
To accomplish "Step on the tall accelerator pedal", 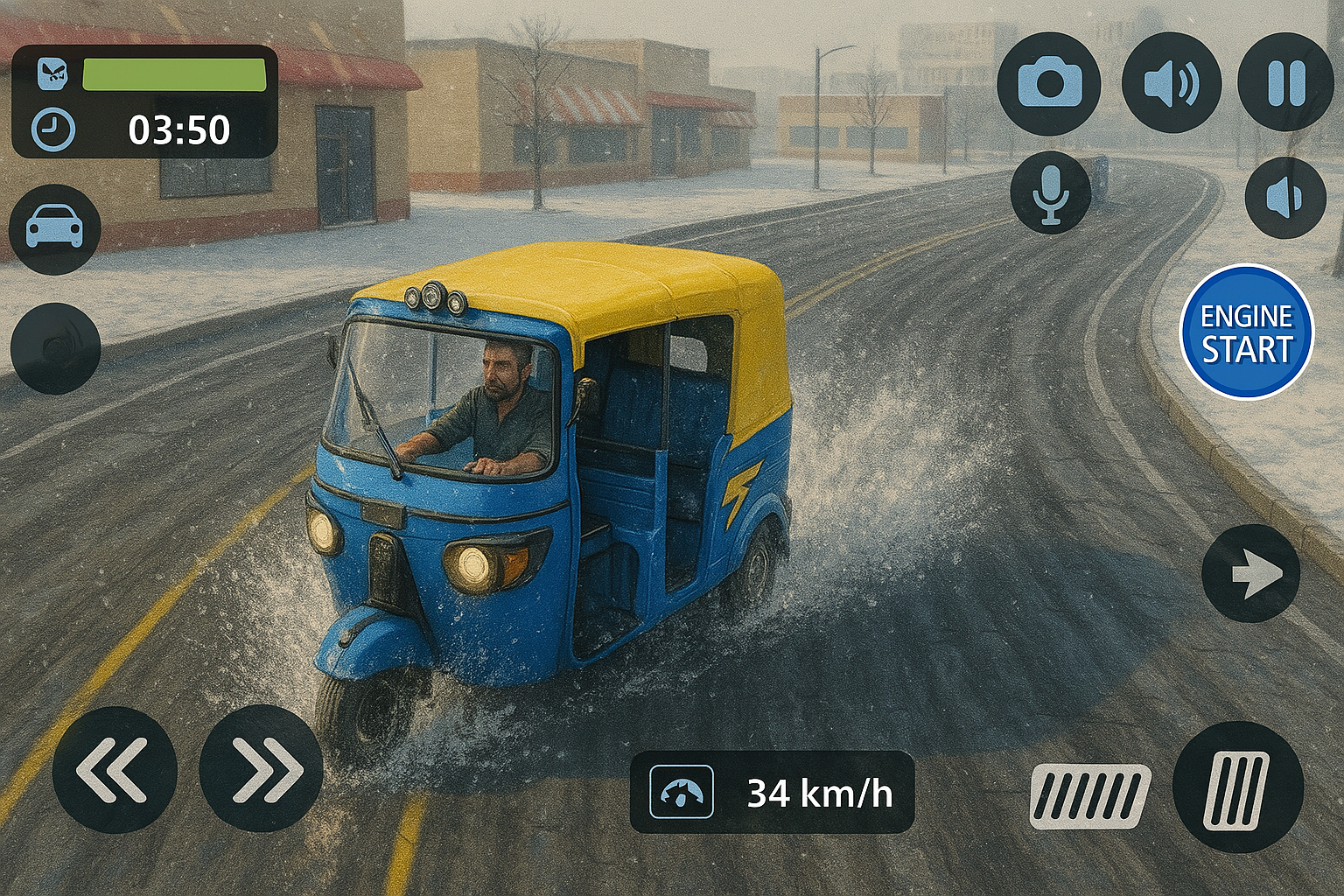I will point(1237,788).
